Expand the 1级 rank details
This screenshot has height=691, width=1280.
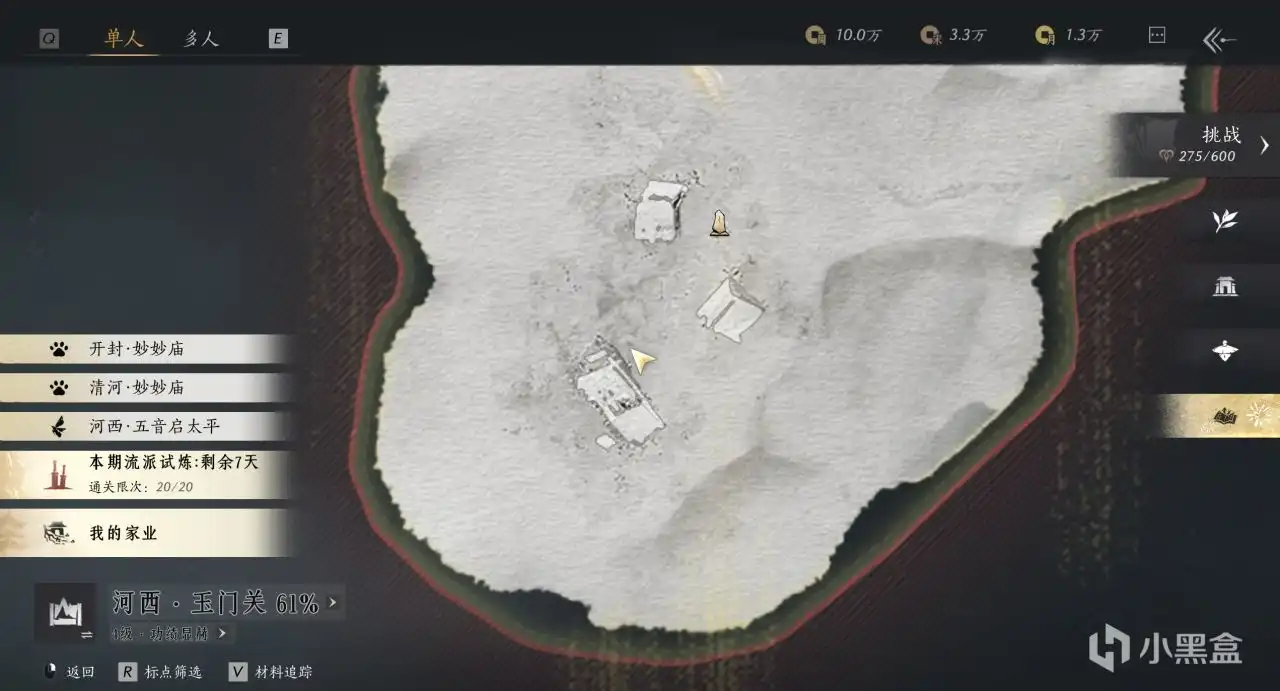pos(170,633)
